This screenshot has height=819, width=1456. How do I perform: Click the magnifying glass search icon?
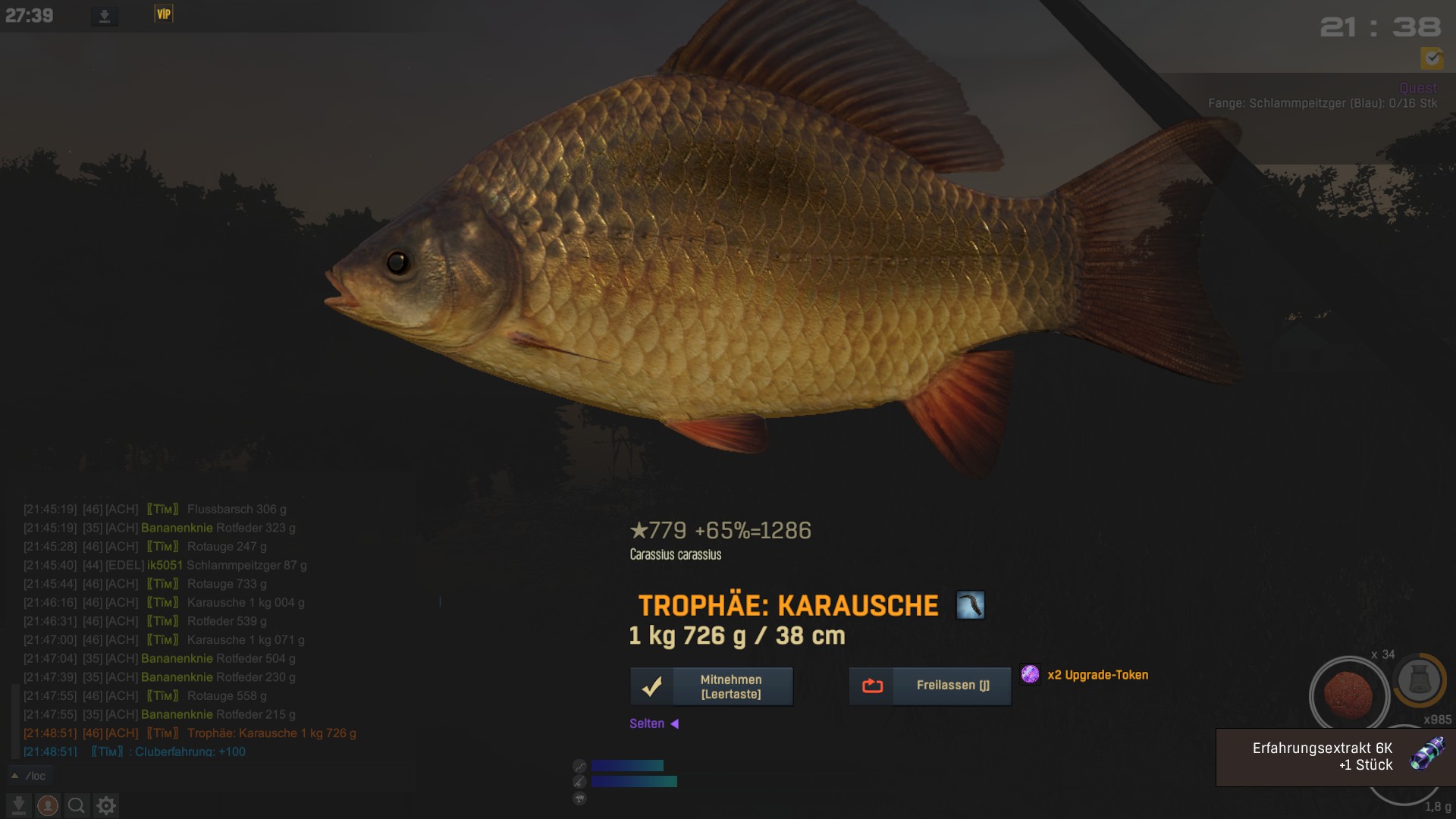coord(76,805)
